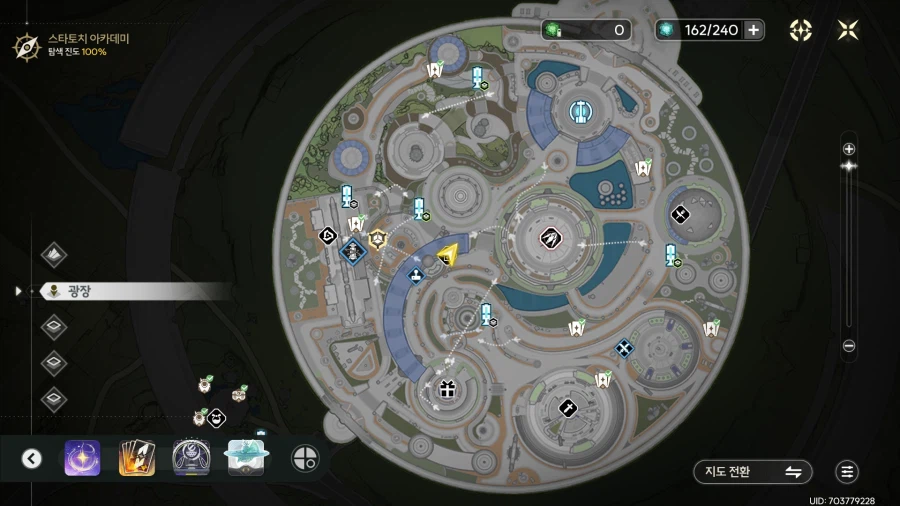Select the gold hexagon cube marker
The height and width of the screenshot is (506, 900).
[x=378, y=238]
